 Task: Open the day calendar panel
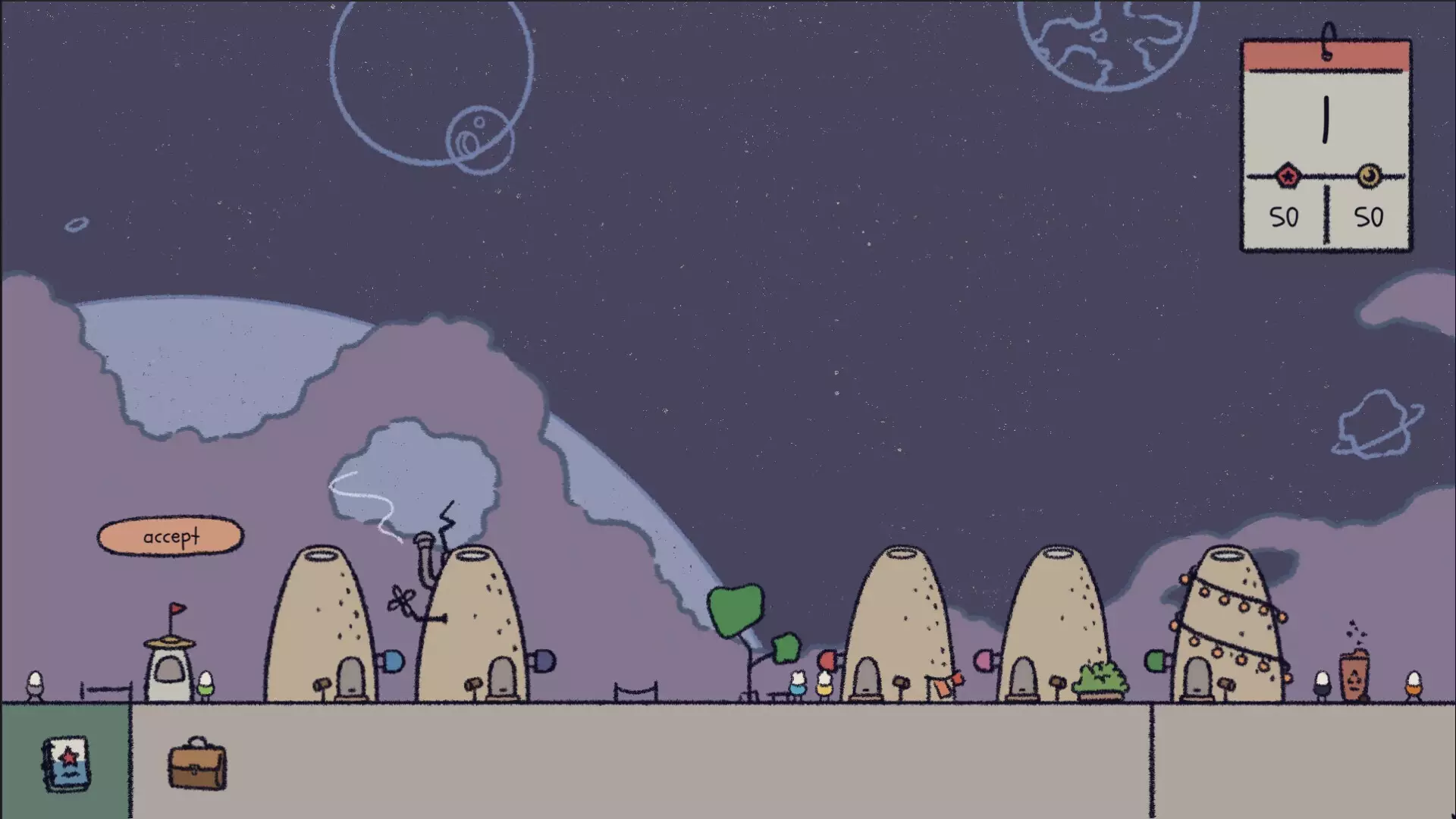click(x=1326, y=144)
